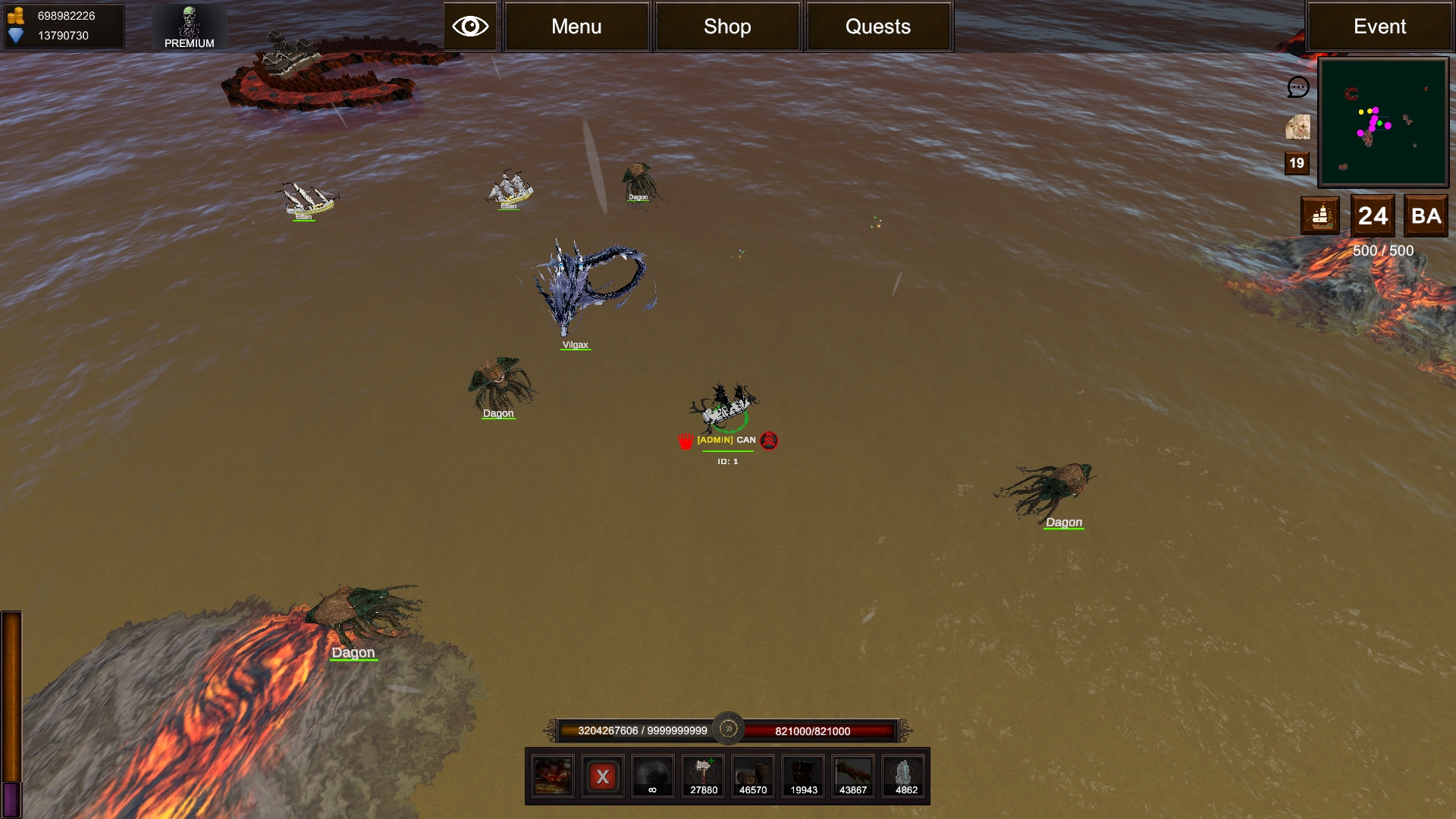
Task: Open the treasure map icon
Action: coord(1298,127)
